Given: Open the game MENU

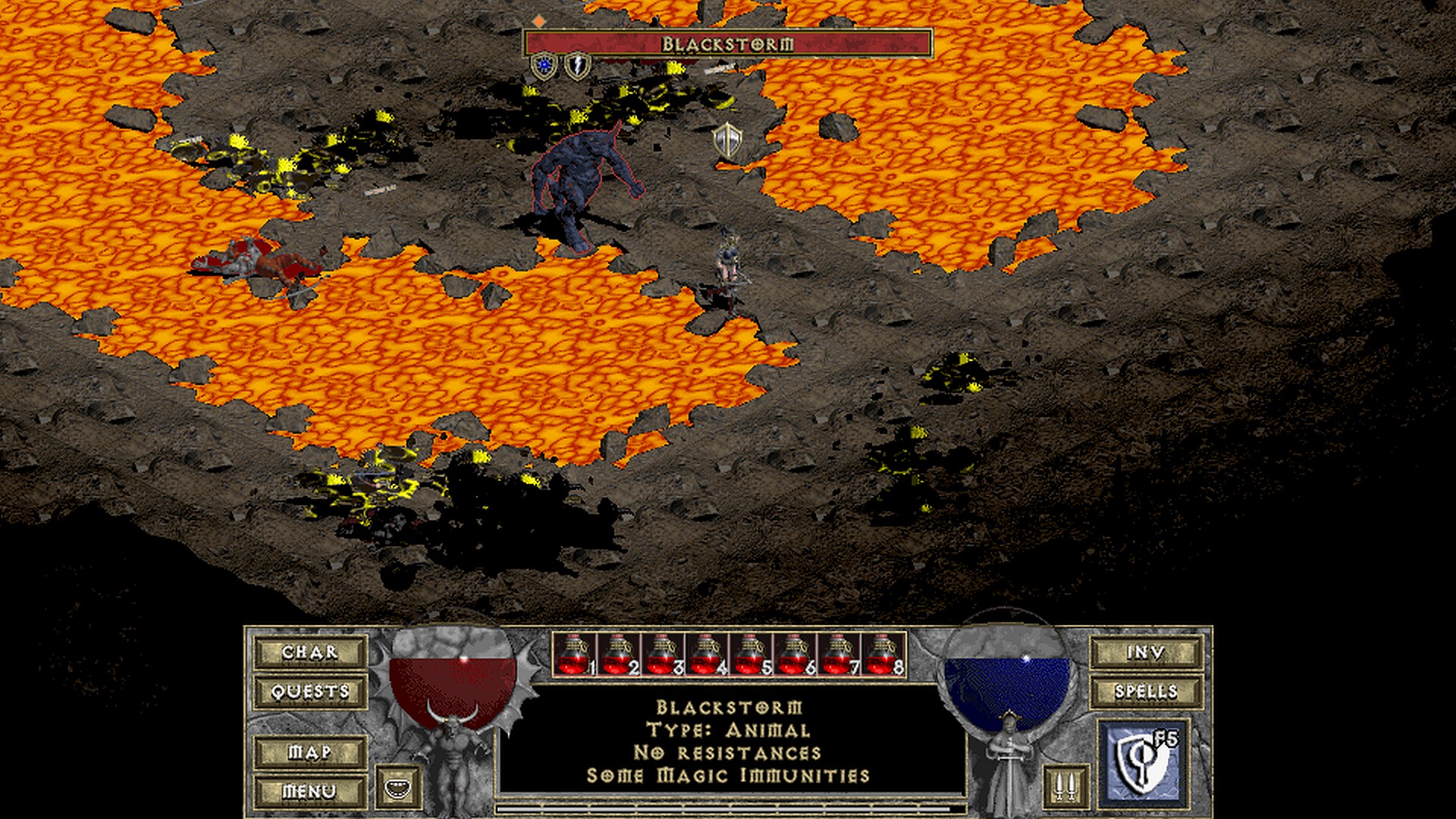Looking at the screenshot, I should point(309,792).
